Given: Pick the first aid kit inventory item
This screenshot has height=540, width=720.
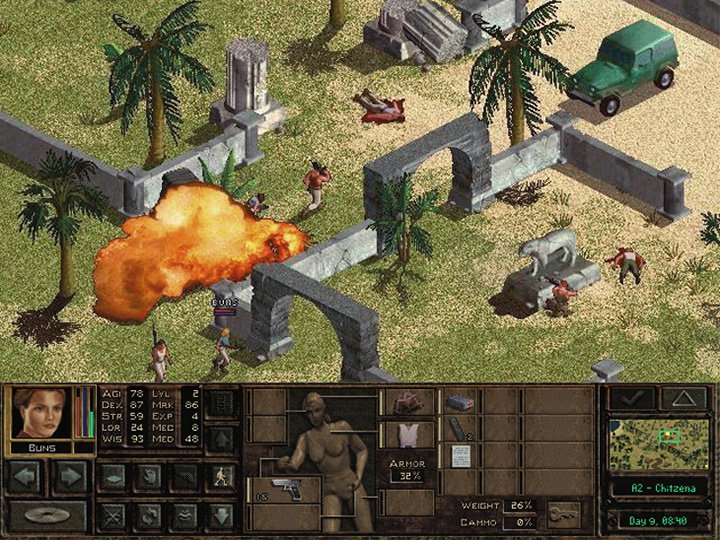Looking at the screenshot, I should tap(459, 402).
